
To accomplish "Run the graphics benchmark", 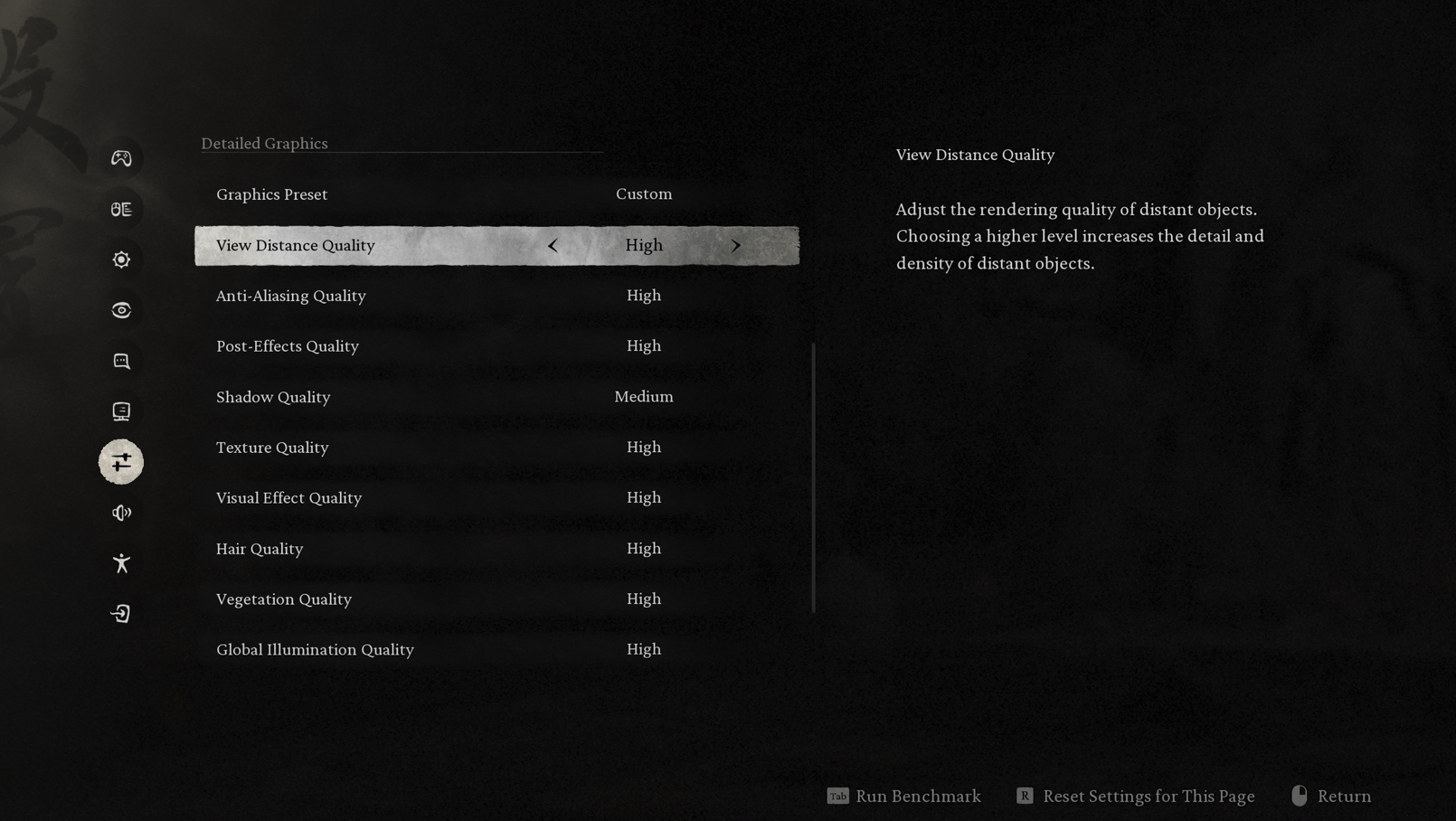I will click(x=904, y=796).
